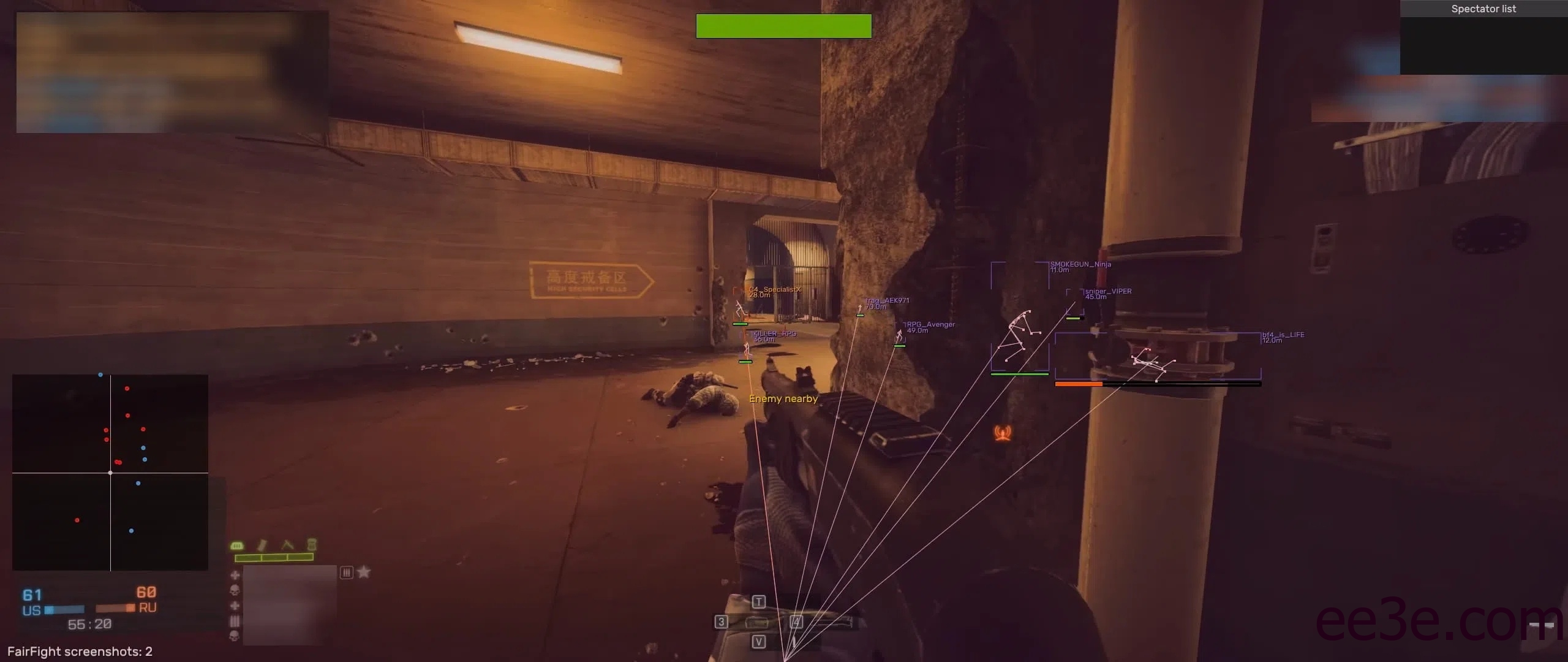Click the Enemy nearby warning text
Image resolution: width=1568 pixels, height=662 pixels.
click(784, 398)
